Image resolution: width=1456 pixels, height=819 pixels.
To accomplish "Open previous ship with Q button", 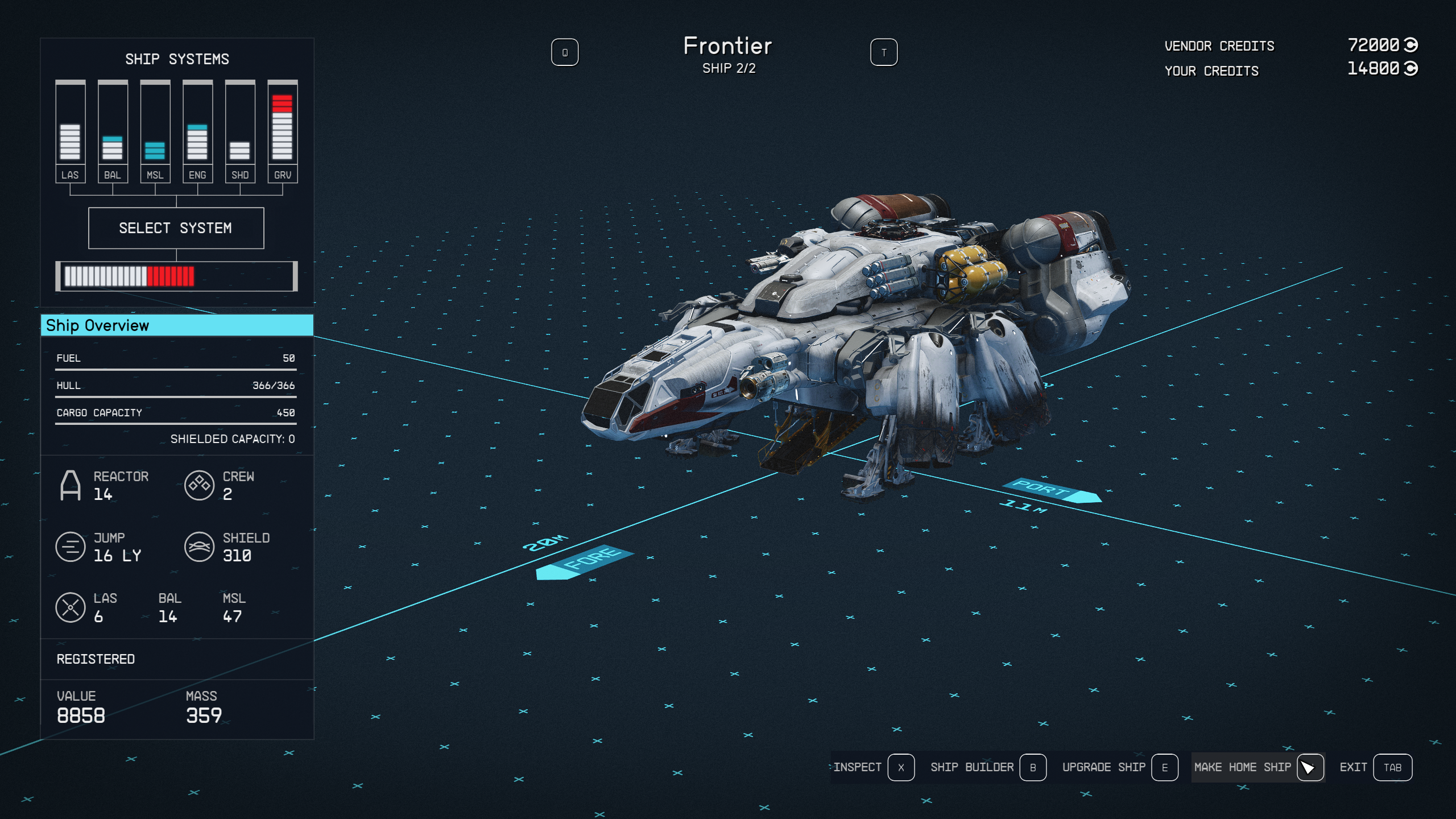I will [x=565, y=52].
